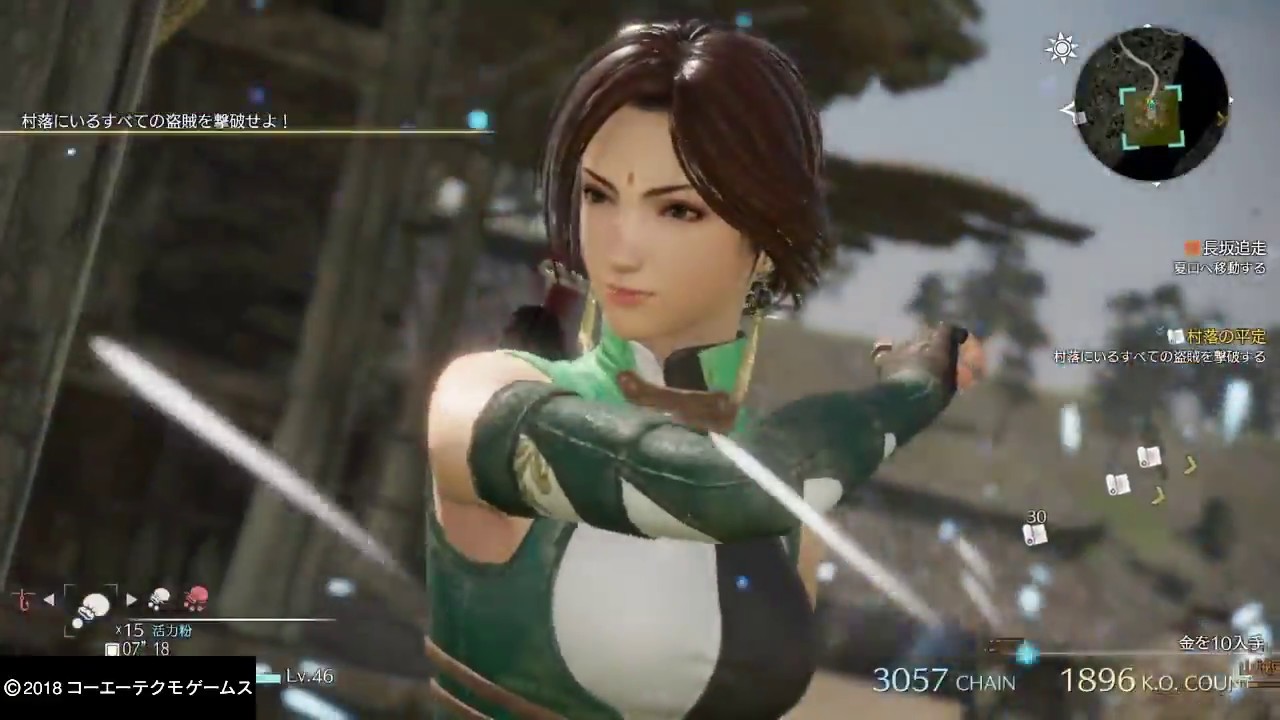Click the player marker inside the minimap

click(x=1152, y=105)
